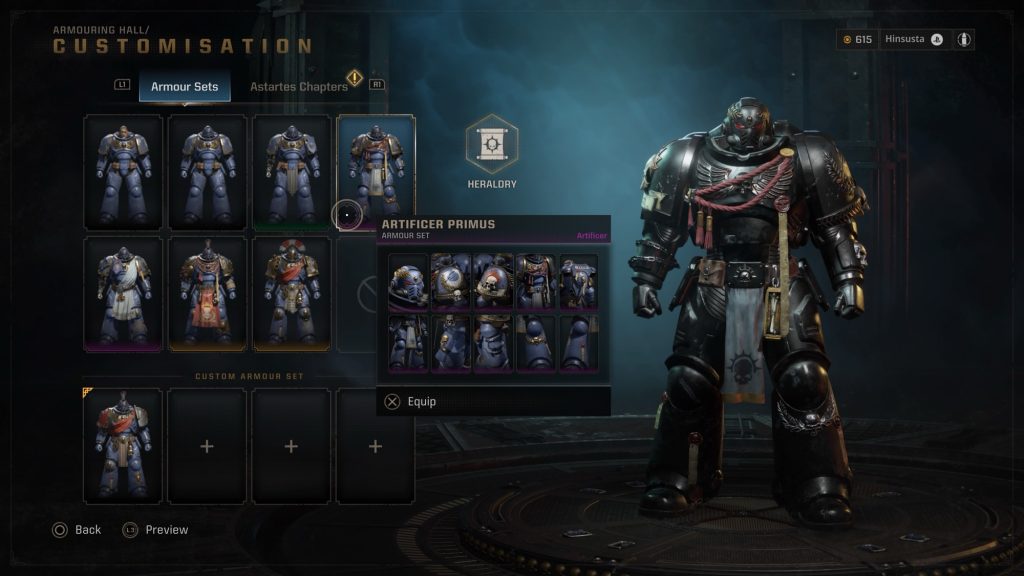Select the custom armour set with red sash
1024x576 pixels.
click(123, 446)
